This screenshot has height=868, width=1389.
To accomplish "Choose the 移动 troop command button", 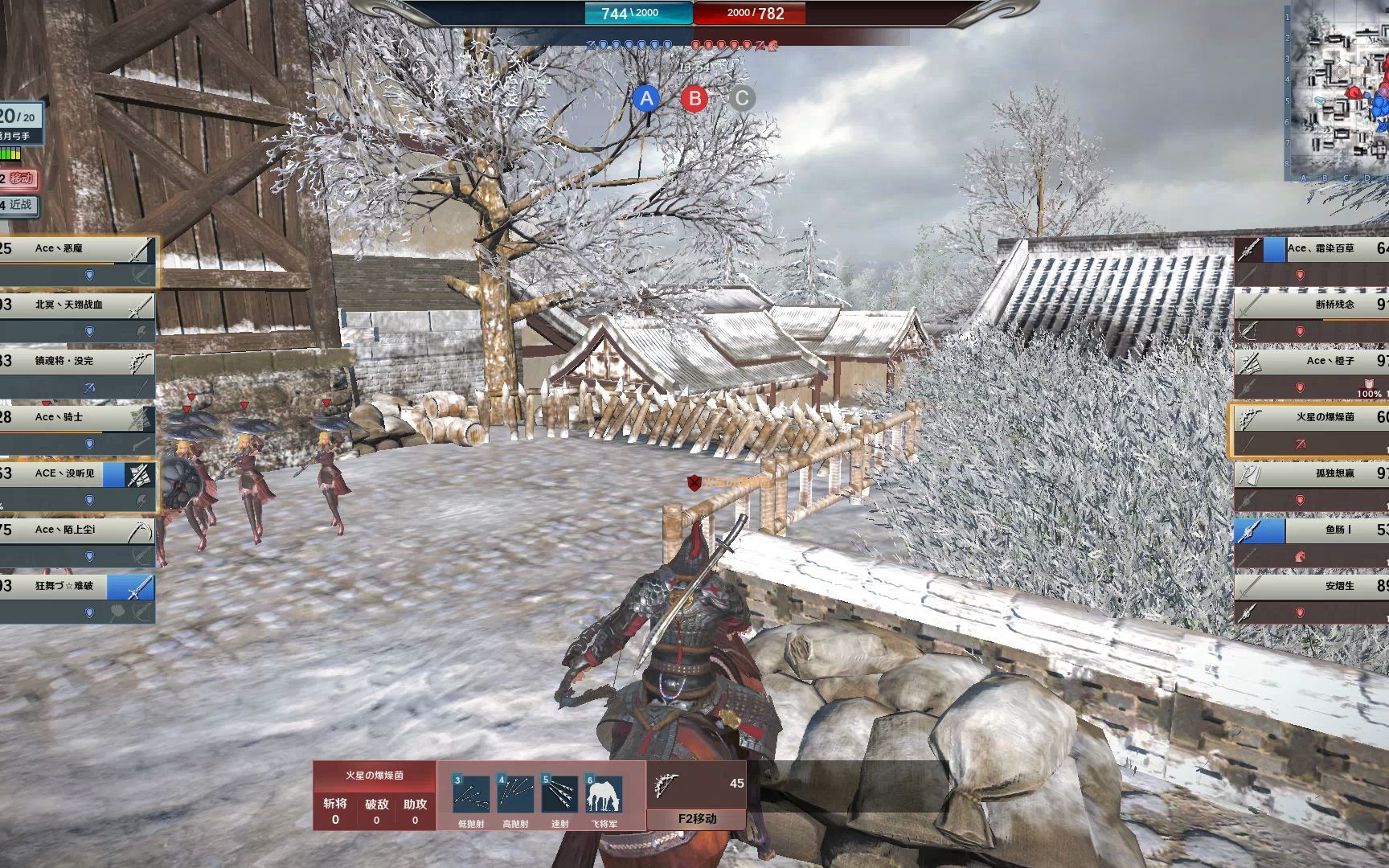I will (19, 178).
